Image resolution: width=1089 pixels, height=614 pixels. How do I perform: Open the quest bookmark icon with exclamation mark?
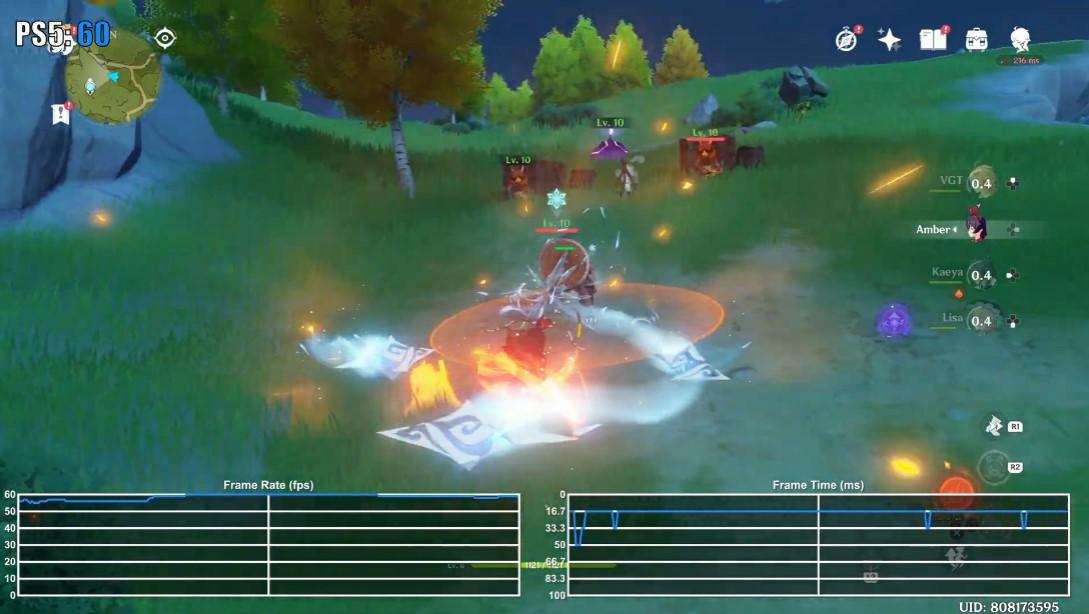pyautogui.click(x=60, y=114)
